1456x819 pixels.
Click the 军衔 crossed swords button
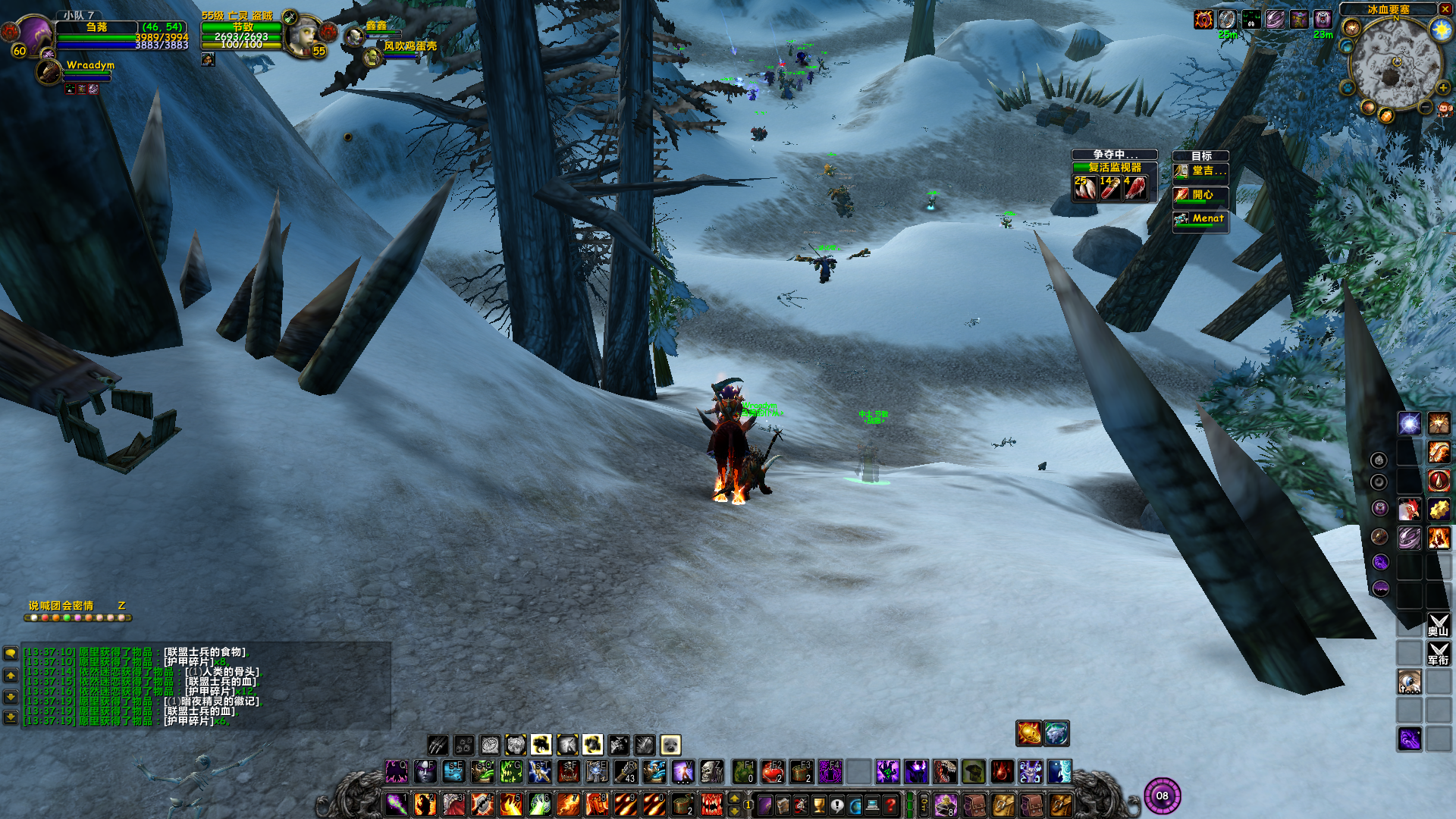point(1438,654)
